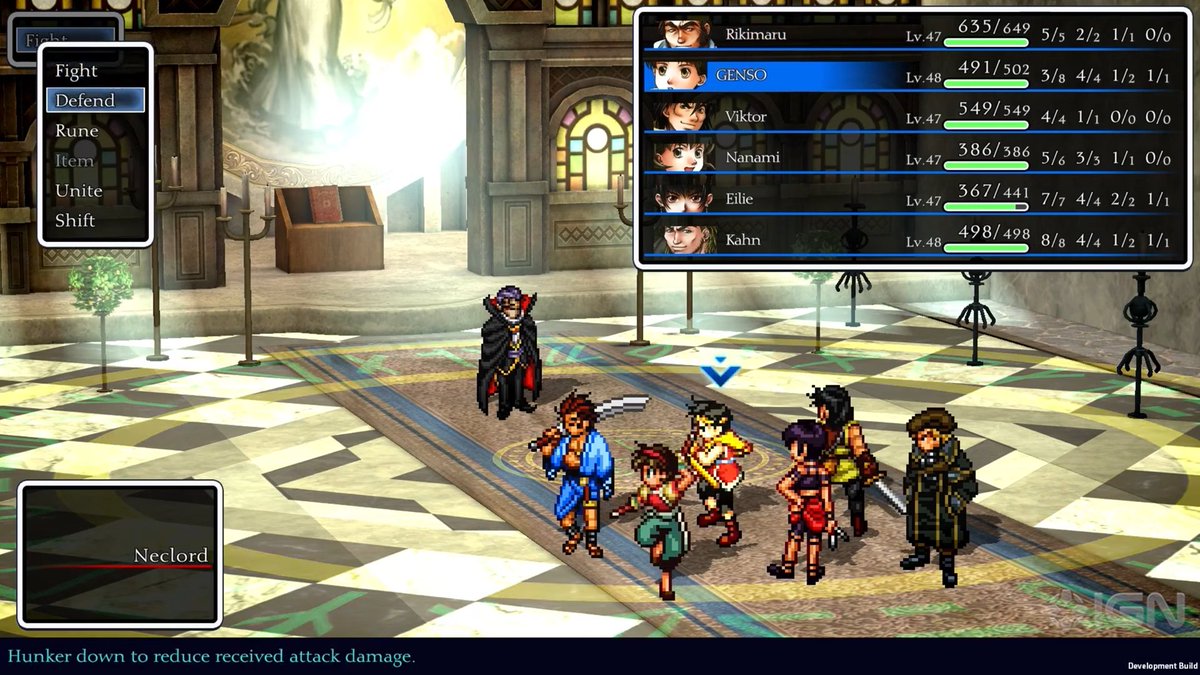Click GENSO's highlighted party row

click(x=908, y=76)
